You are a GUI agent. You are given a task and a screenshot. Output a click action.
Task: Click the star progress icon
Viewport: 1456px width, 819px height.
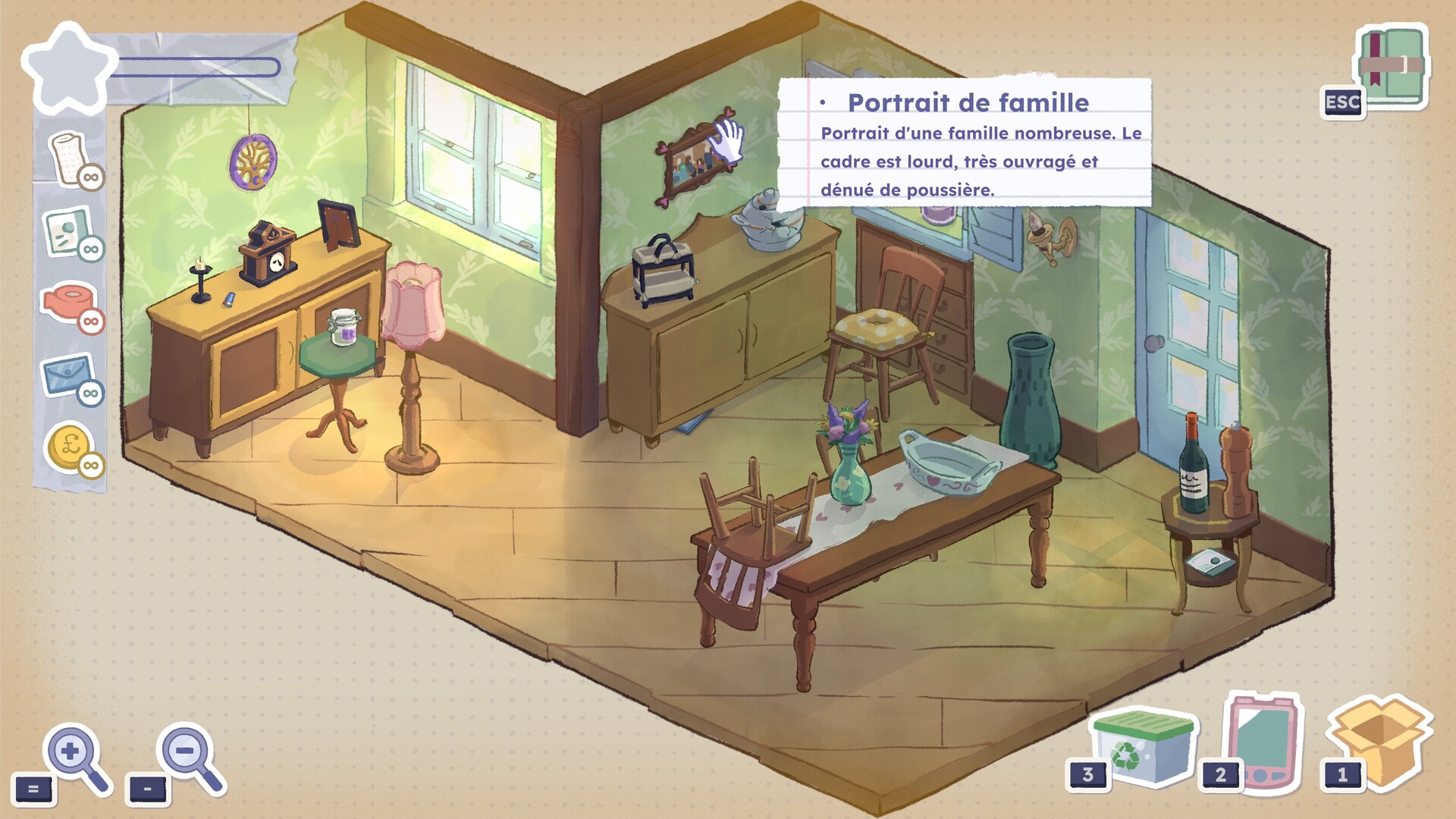tap(68, 67)
